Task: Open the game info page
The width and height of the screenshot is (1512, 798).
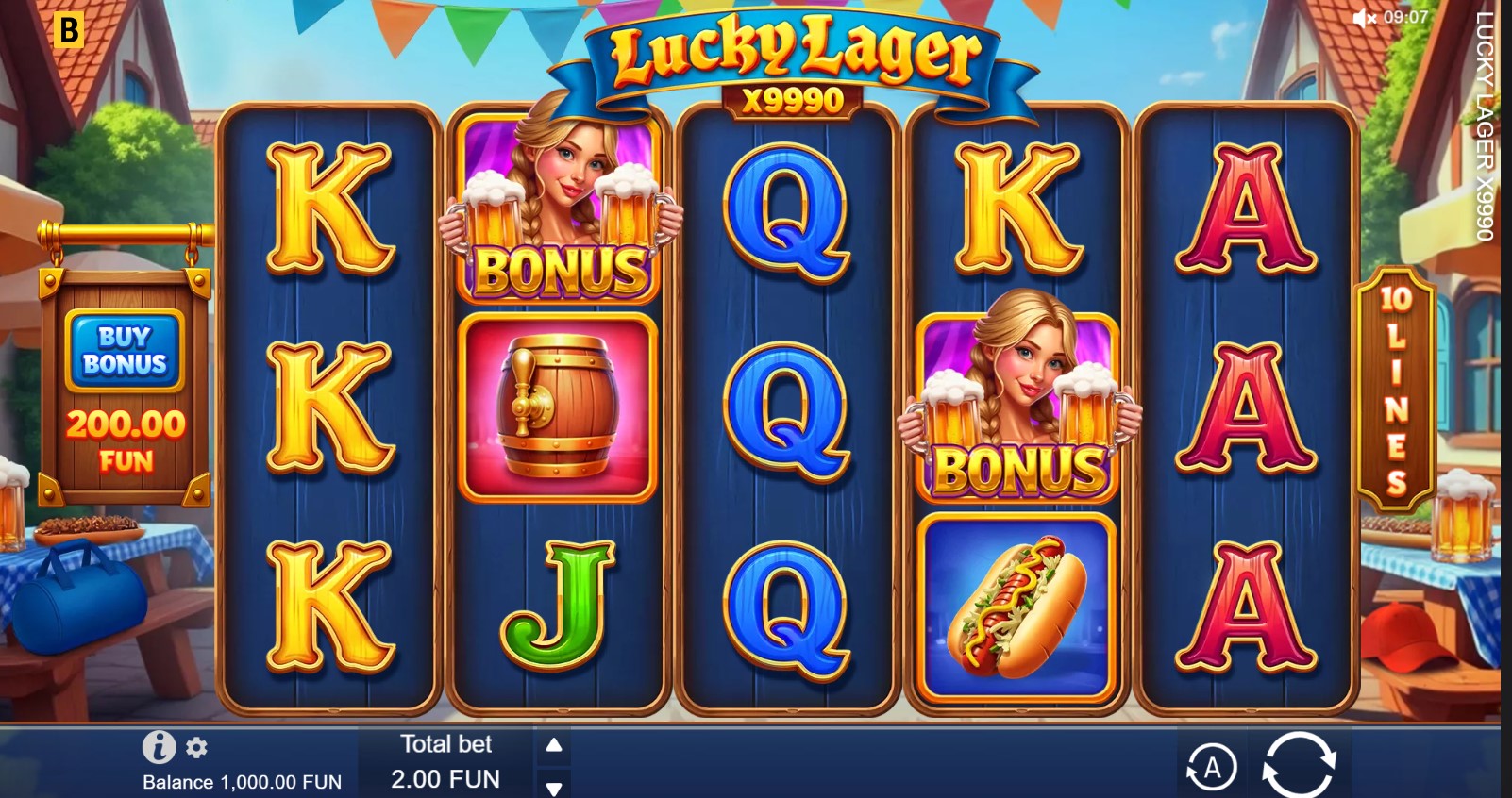Action: (159, 748)
